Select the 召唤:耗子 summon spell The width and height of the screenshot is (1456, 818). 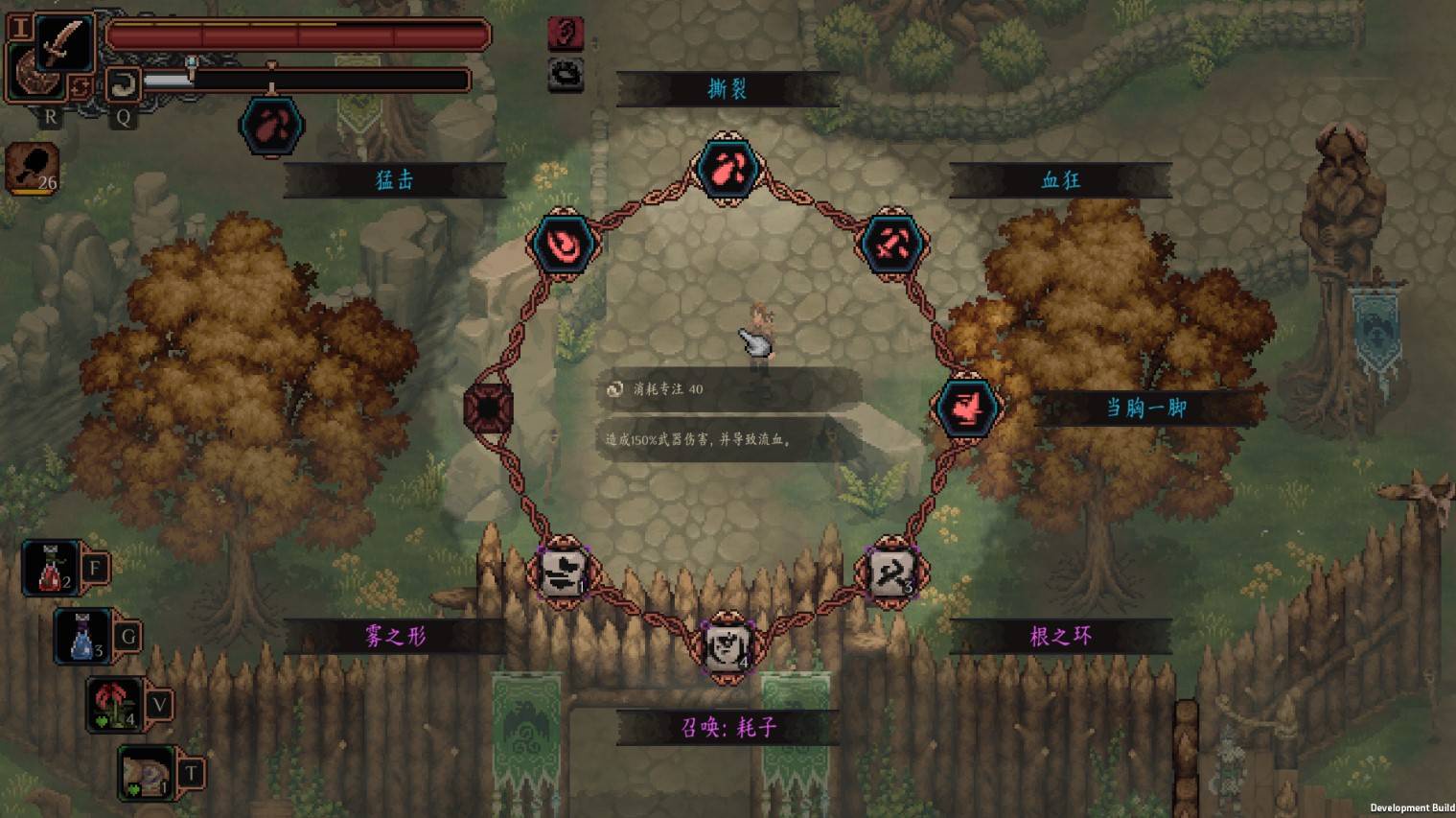727,647
